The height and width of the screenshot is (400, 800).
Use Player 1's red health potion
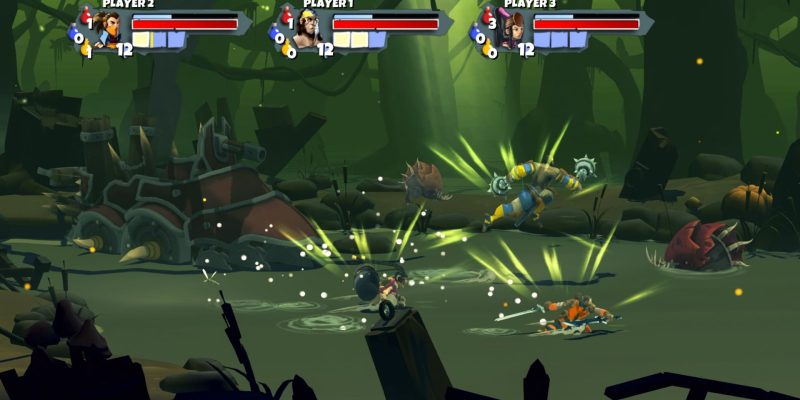point(284,17)
